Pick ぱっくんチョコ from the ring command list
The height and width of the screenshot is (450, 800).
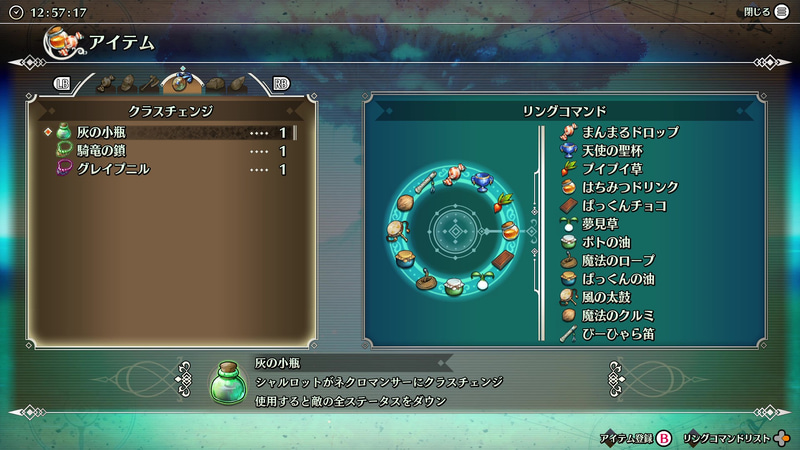click(624, 205)
